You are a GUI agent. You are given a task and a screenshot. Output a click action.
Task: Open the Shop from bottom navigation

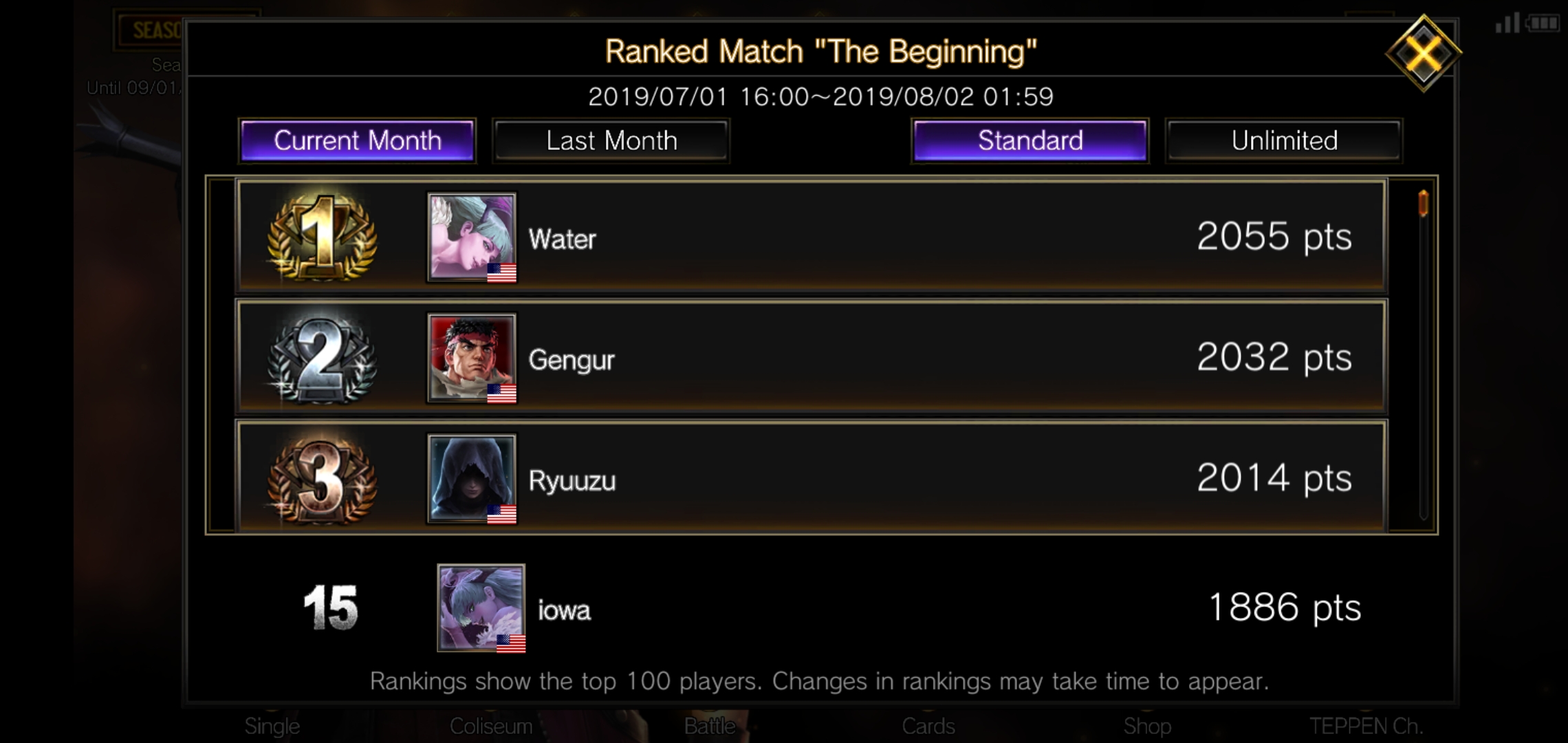pos(1147,726)
